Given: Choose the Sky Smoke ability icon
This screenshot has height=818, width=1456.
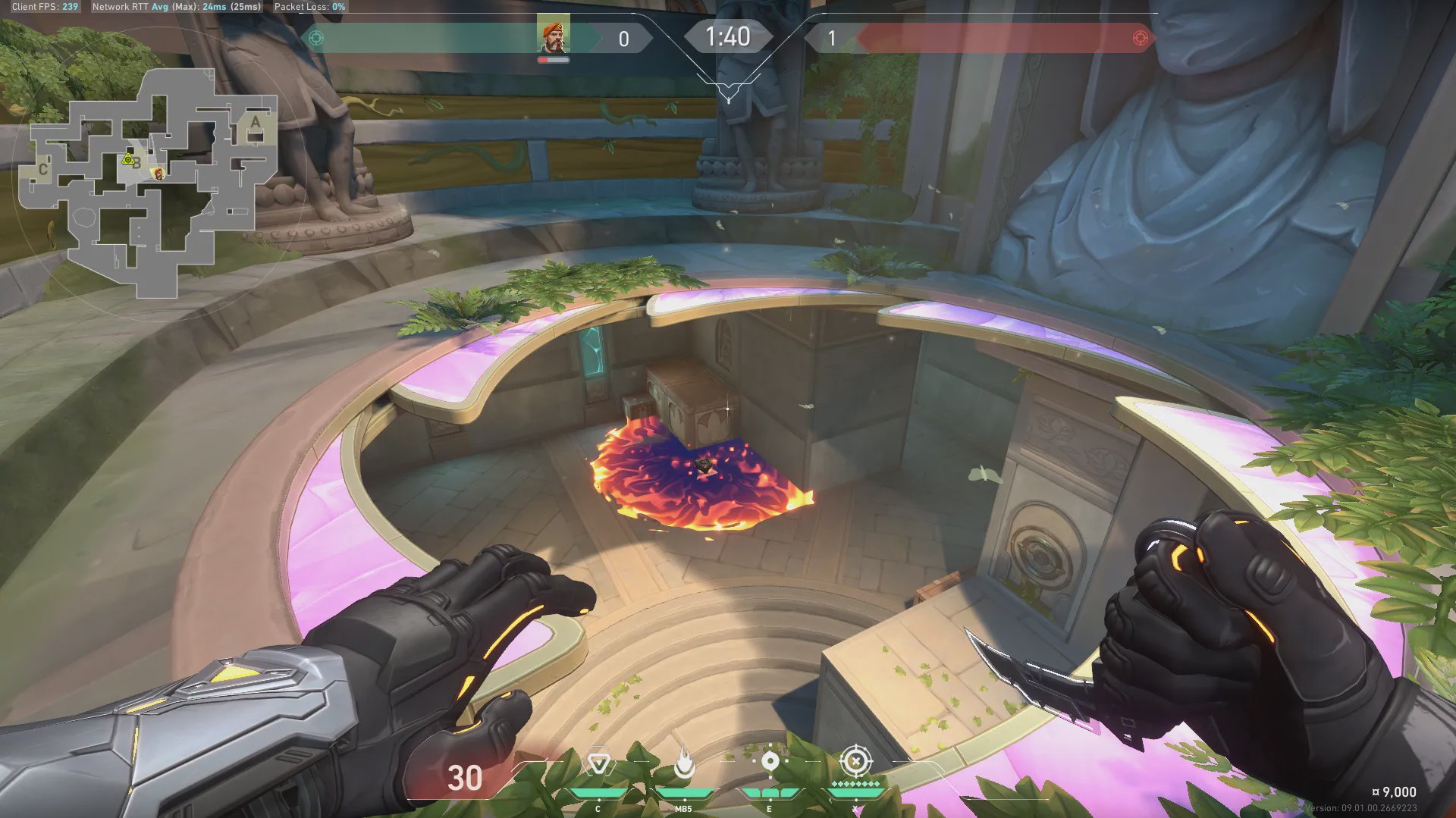Looking at the screenshot, I should (770, 761).
